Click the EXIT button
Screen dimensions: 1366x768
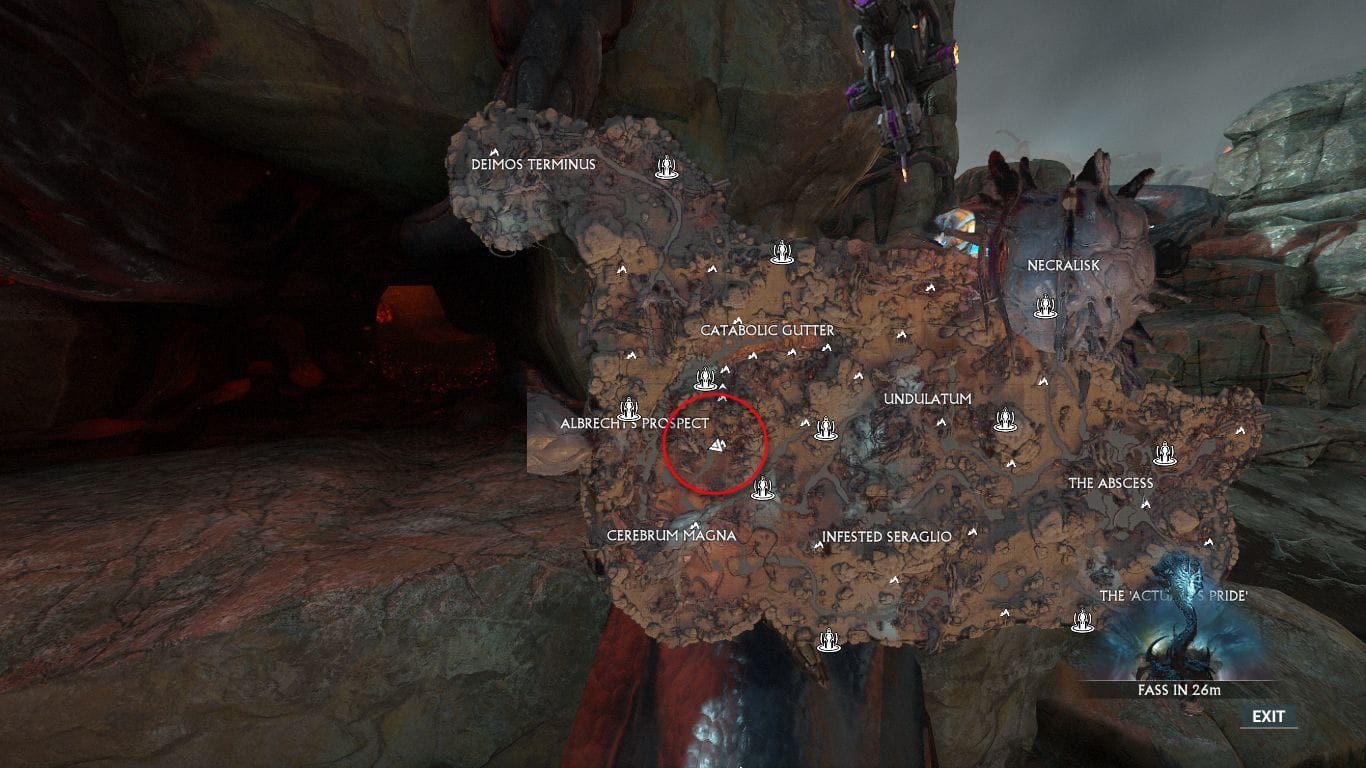[1268, 716]
